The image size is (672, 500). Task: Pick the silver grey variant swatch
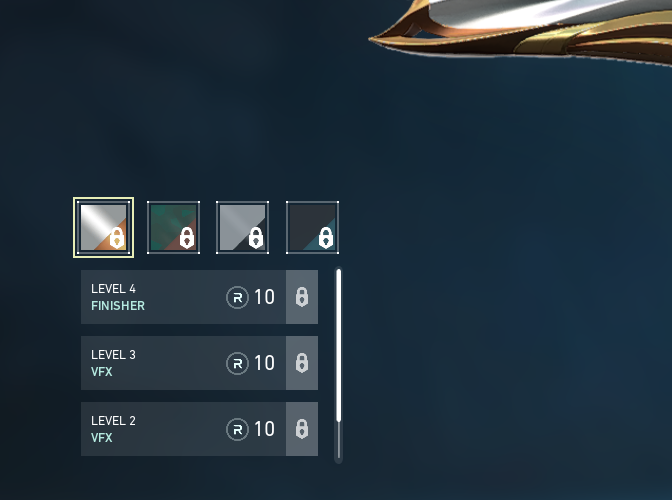pyautogui.click(x=242, y=227)
